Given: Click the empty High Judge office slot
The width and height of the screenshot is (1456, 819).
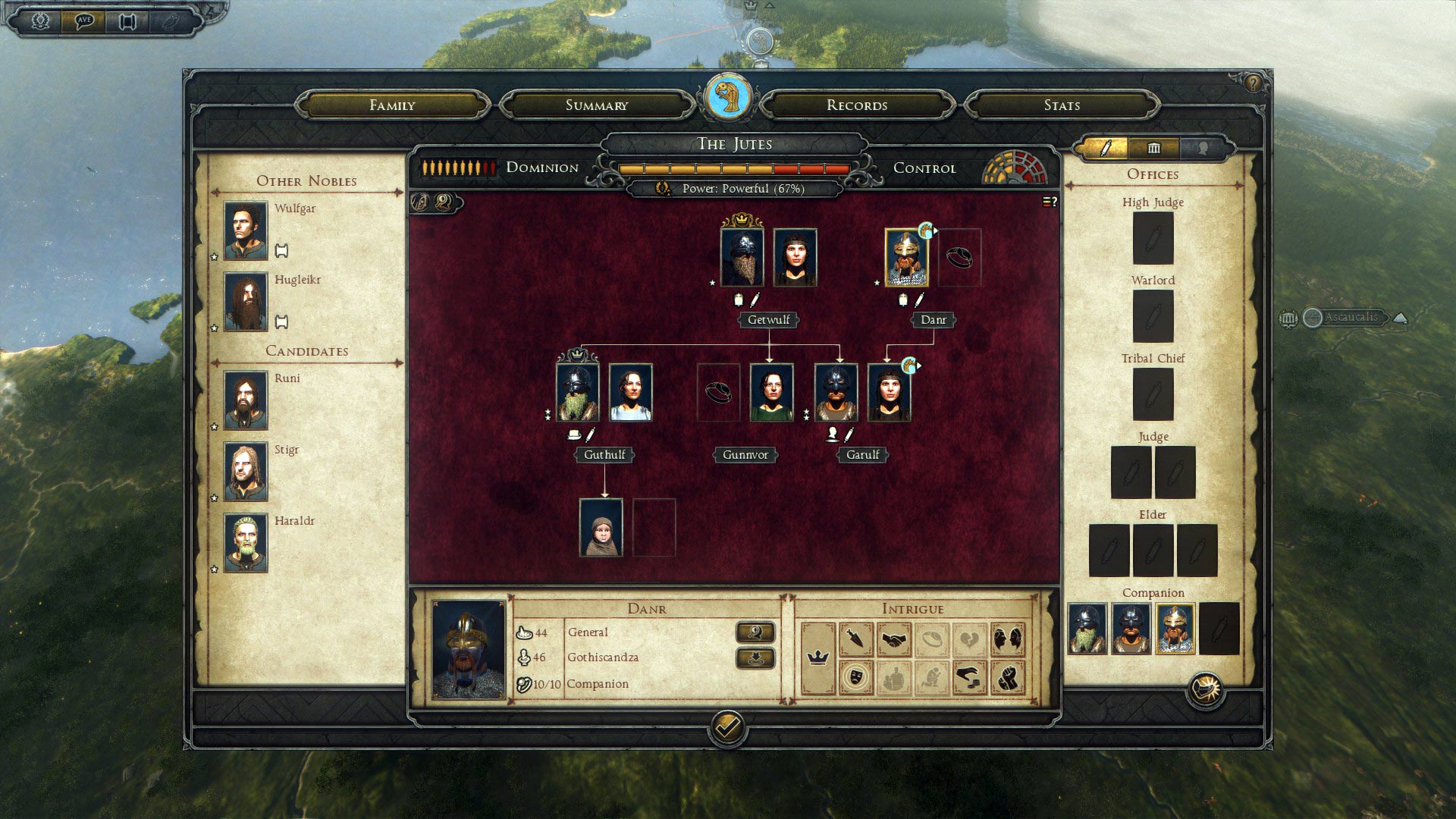Looking at the screenshot, I should tap(1153, 238).
